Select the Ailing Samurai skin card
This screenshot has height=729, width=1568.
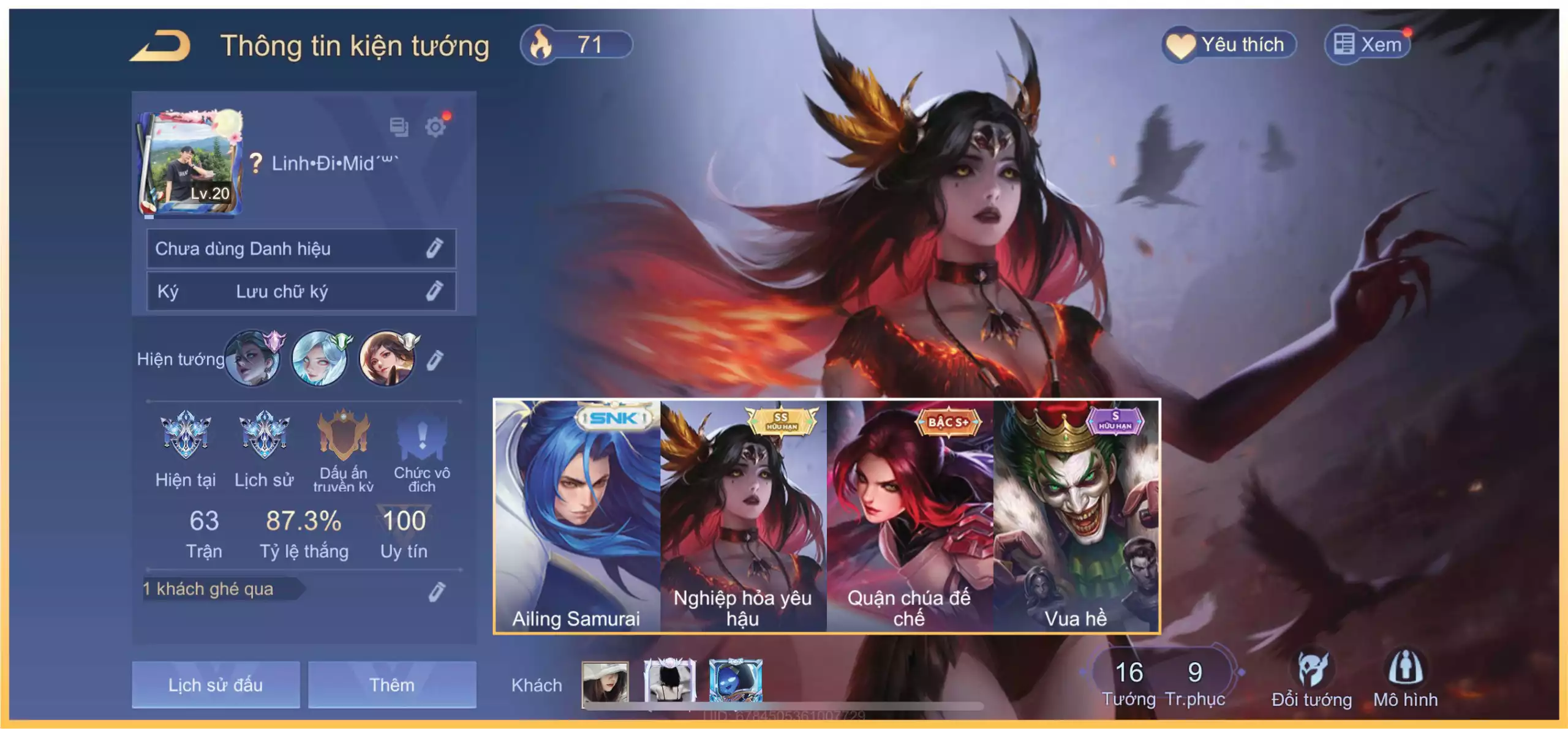pos(577,515)
